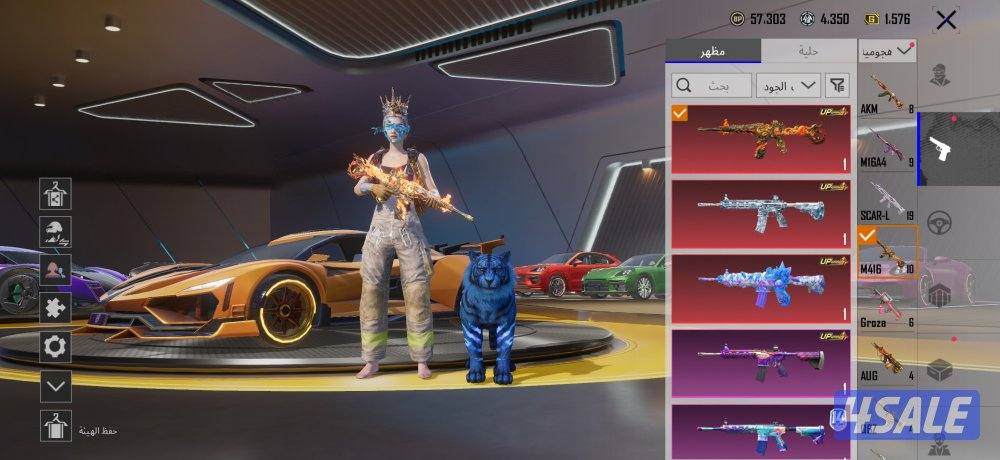Open the quality sort dropdown
The width and height of the screenshot is (1000, 460).
[788, 86]
